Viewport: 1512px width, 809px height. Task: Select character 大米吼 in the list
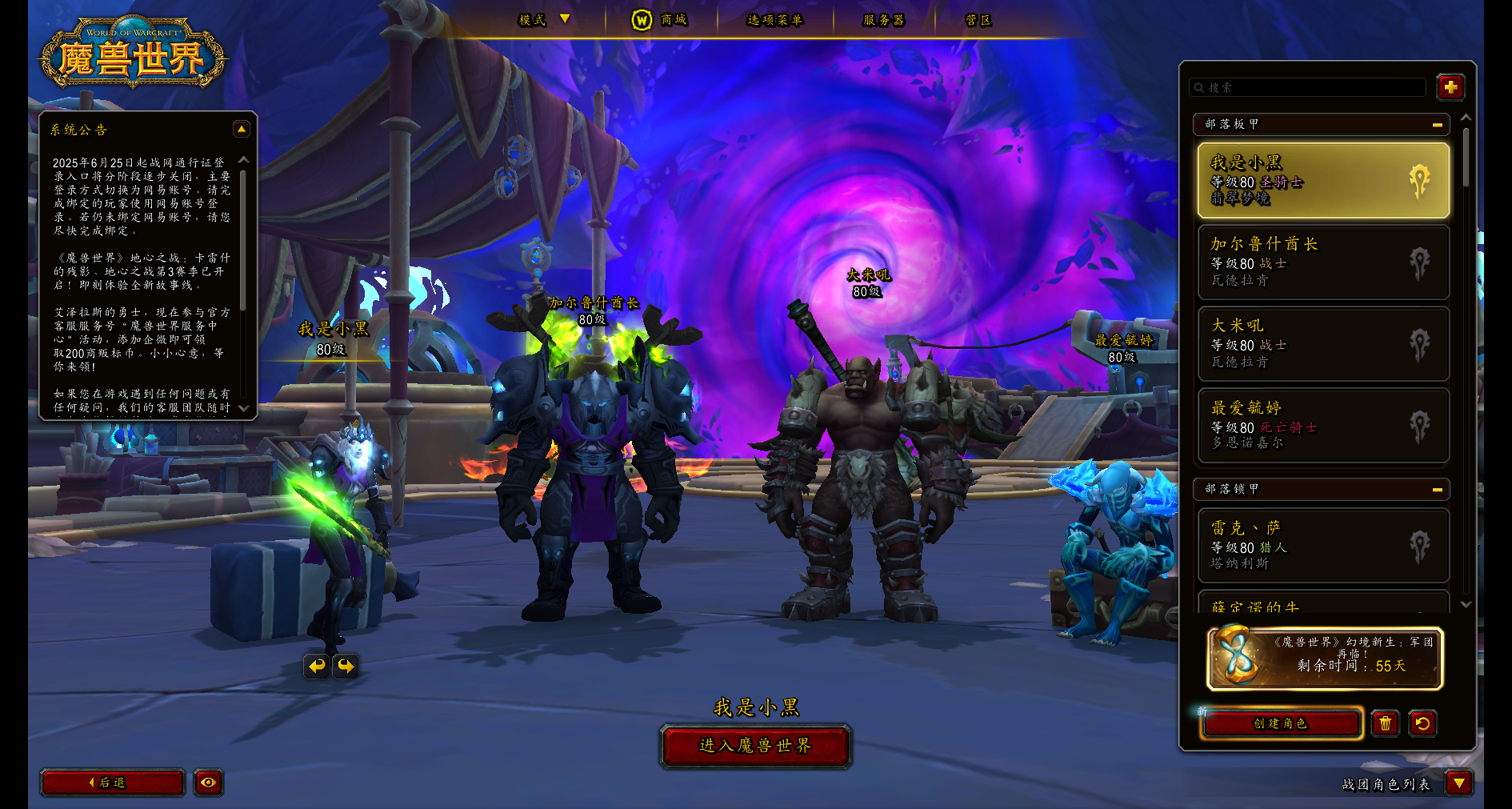[x=1323, y=344]
